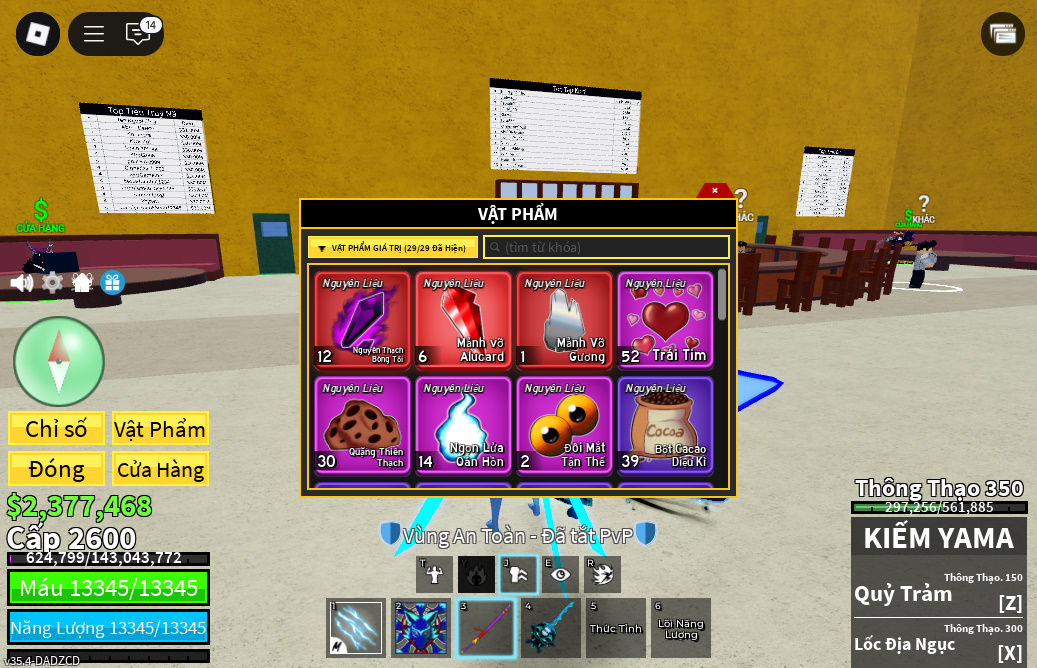Open the Chỉ số stats panel
This screenshot has width=1037, height=668.
pos(56,429)
